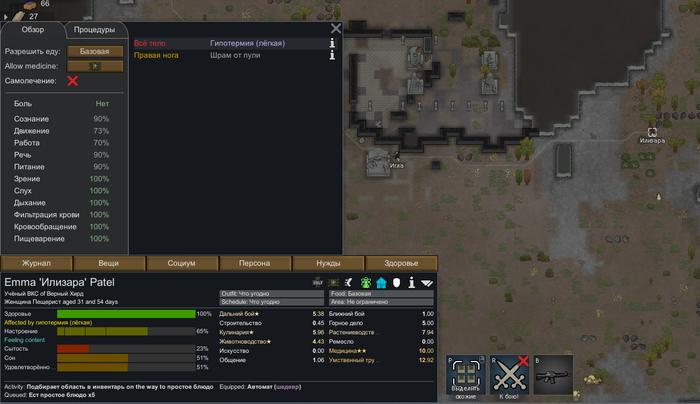Open the Outfit assignment dropdown
This screenshot has width=700, height=404.
click(x=272, y=294)
